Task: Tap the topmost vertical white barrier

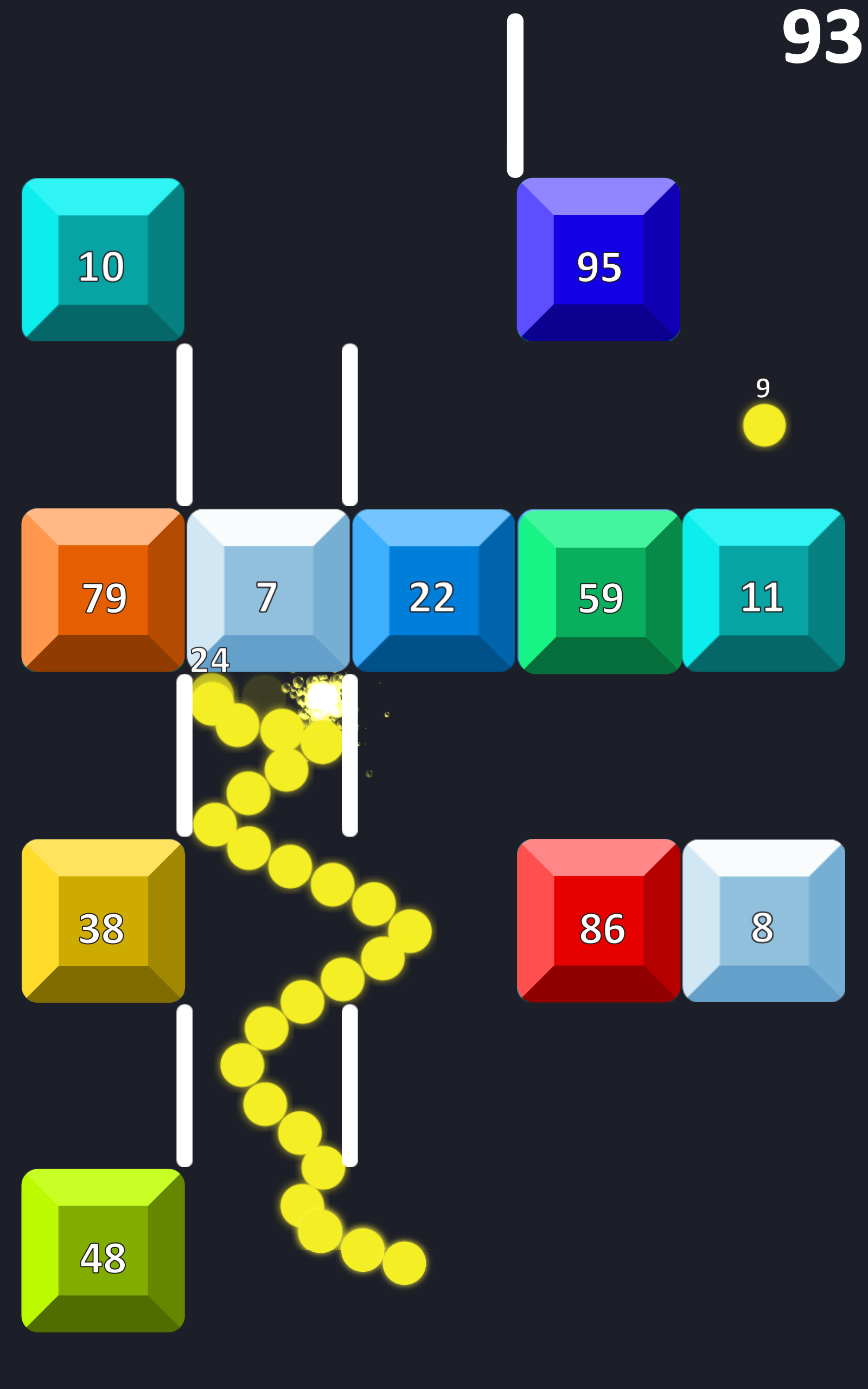Action: (x=515, y=95)
